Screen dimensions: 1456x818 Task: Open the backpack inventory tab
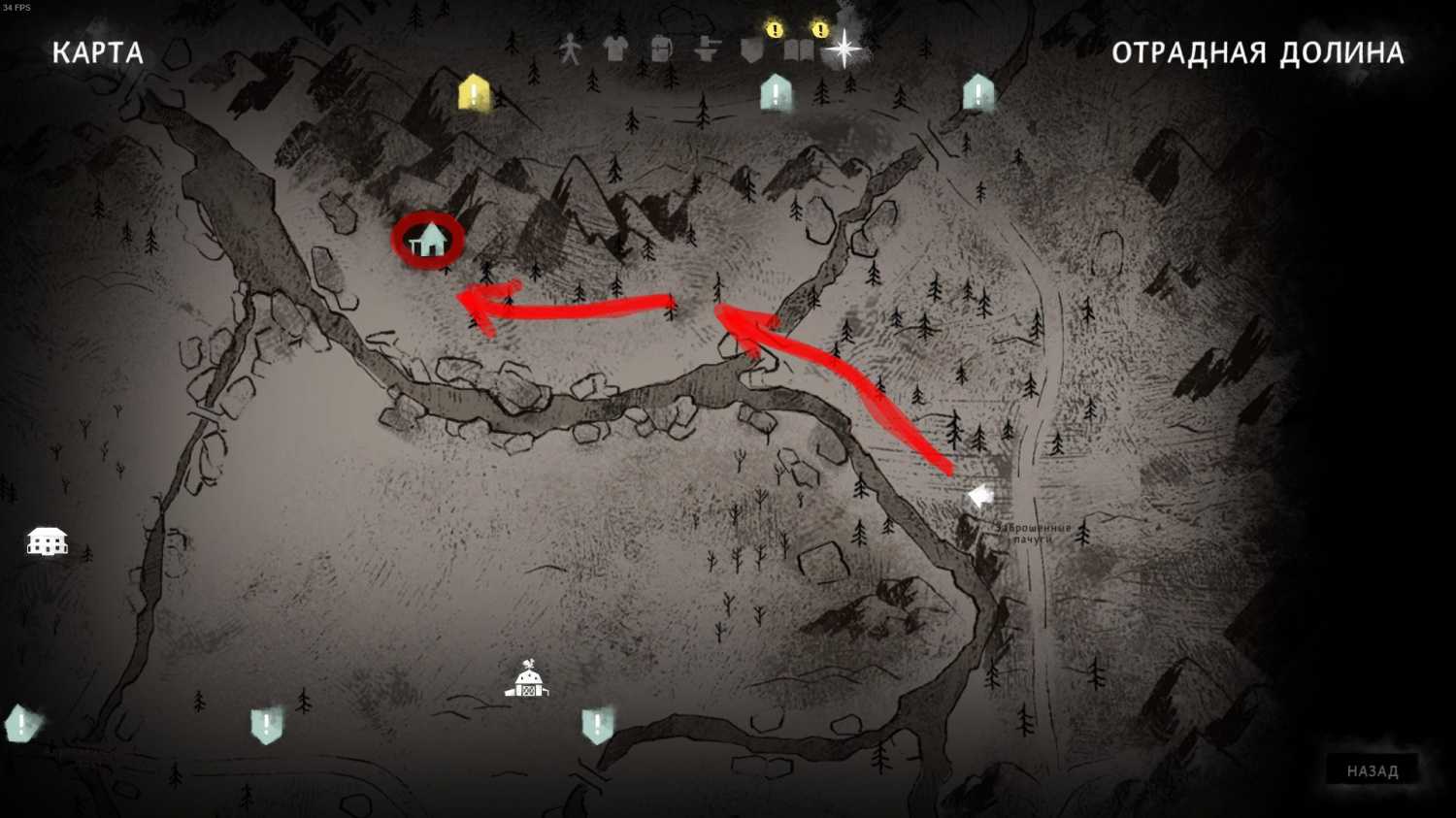click(x=661, y=49)
